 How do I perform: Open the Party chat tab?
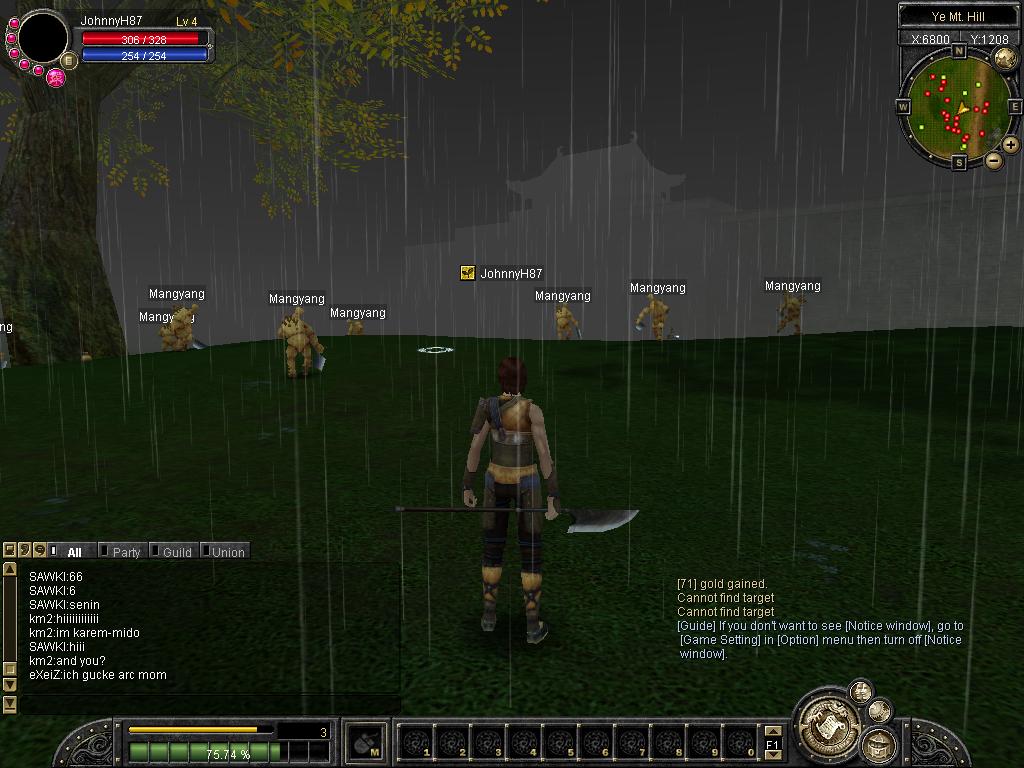coord(126,552)
